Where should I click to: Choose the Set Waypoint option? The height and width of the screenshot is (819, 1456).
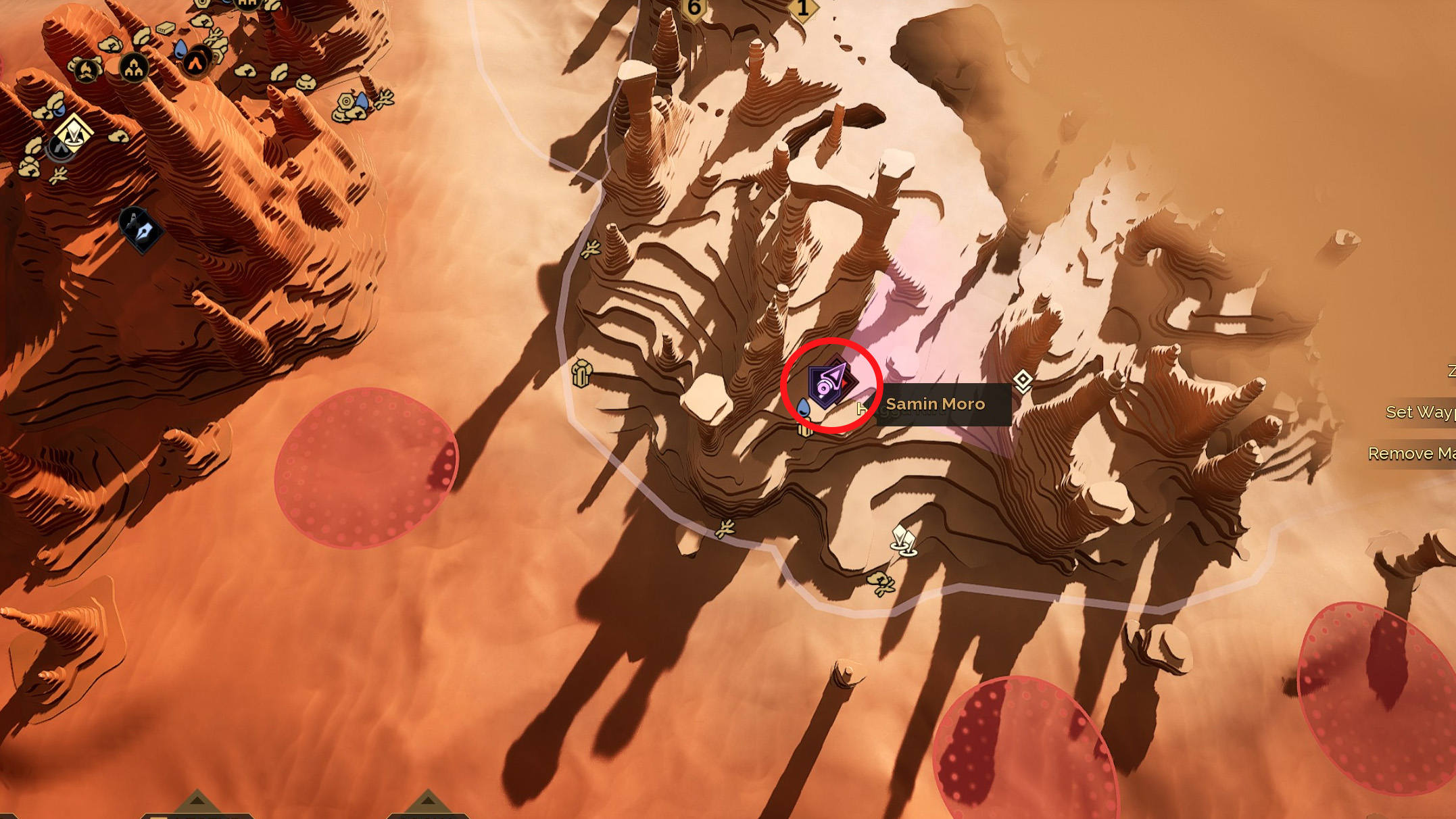tap(1419, 412)
